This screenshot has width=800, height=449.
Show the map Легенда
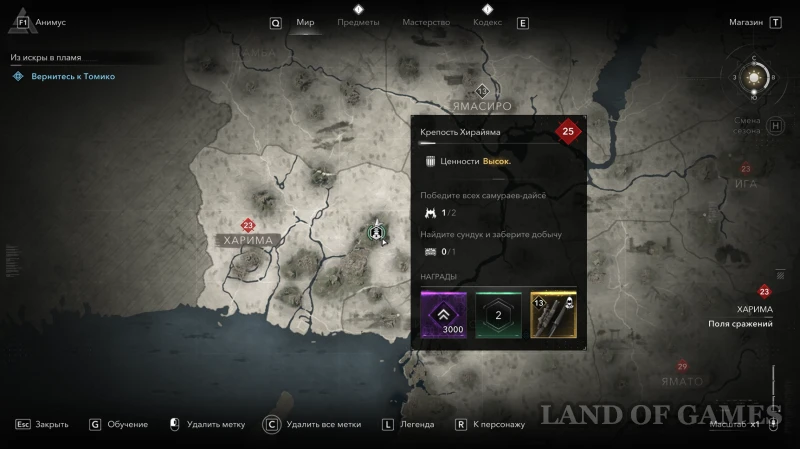(416, 424)
